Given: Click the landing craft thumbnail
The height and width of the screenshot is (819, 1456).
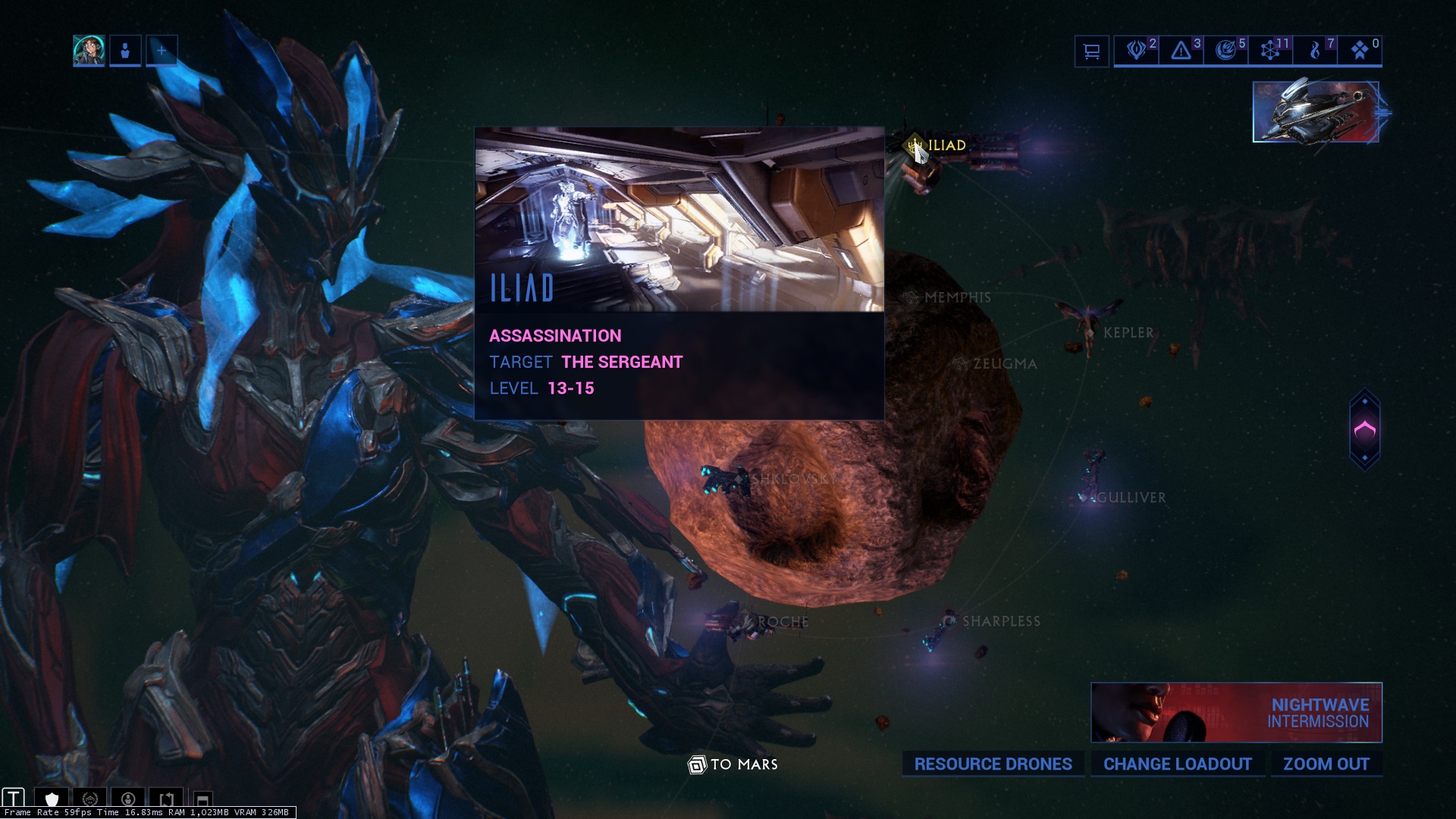Looking at the screenshot, I should click(x=1316, y=112).
